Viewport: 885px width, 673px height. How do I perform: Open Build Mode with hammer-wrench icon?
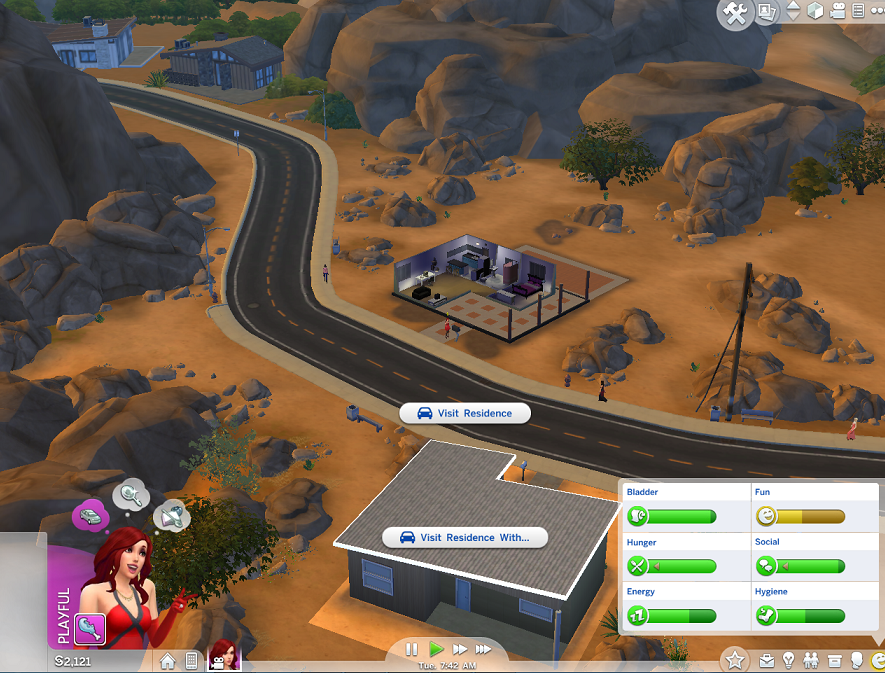click(x=735, y=13)
